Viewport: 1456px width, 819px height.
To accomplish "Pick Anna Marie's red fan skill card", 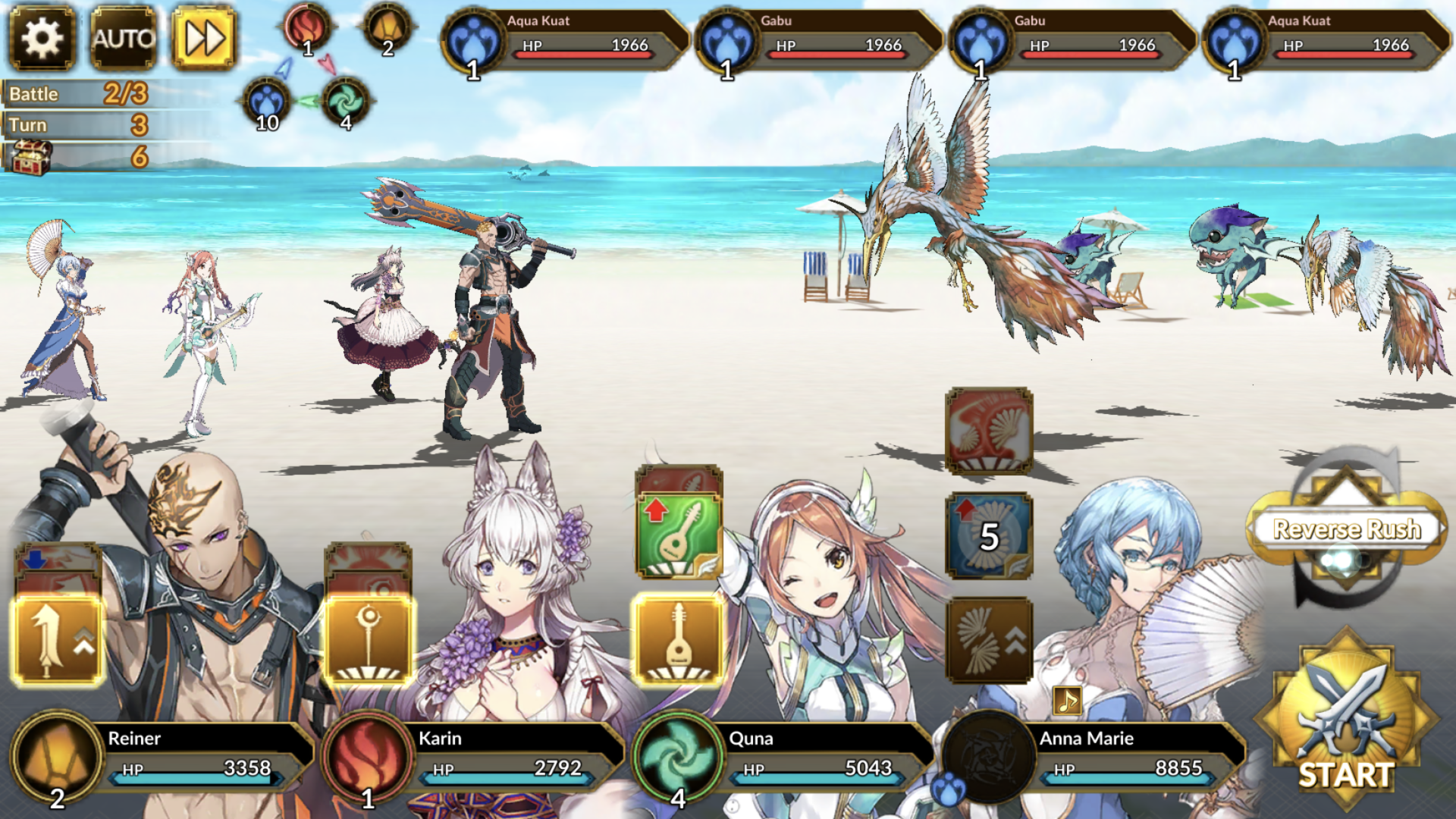I will [x=989, y=431].
